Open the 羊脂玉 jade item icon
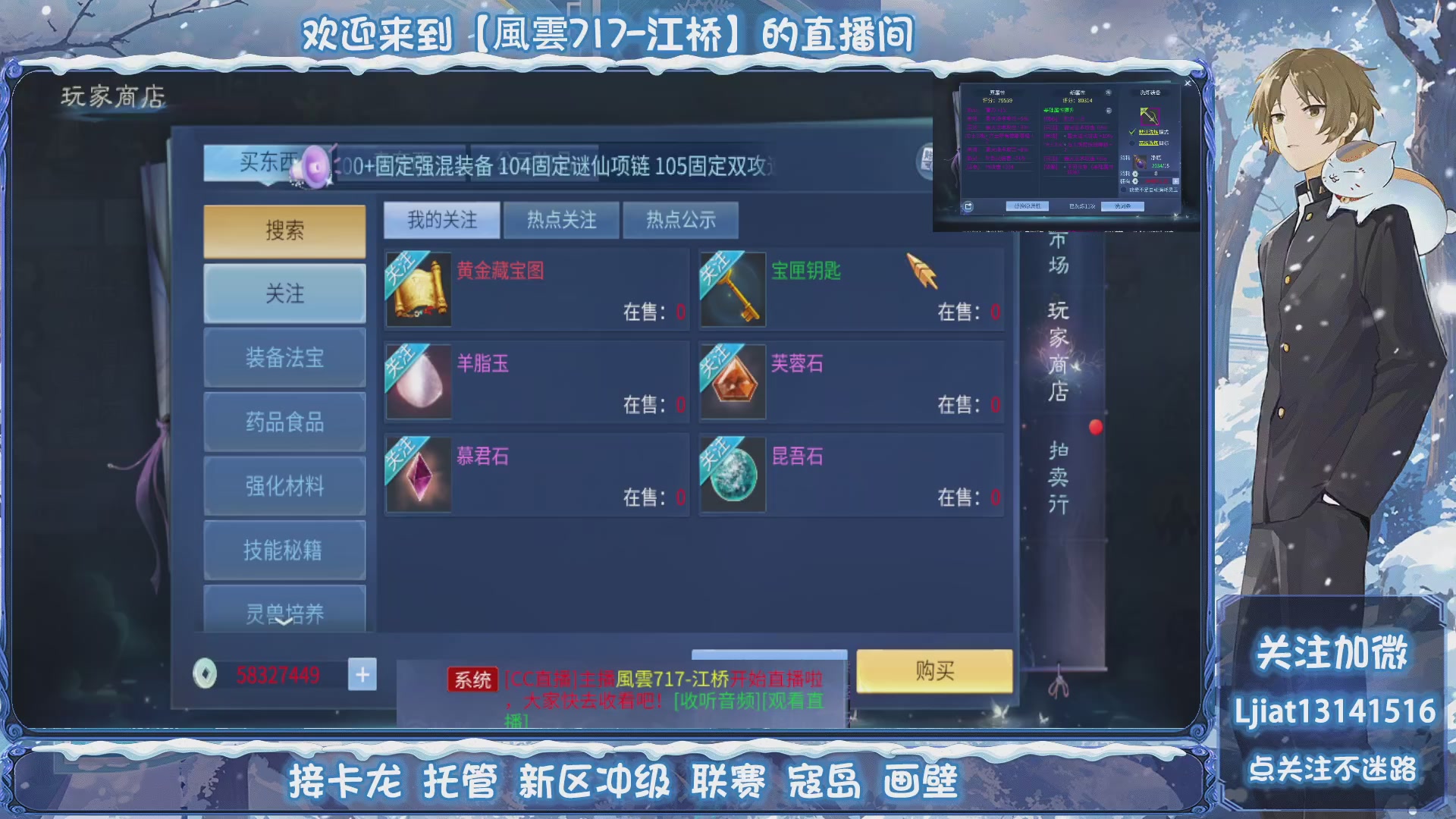Screen dimensions: 1456x819 pyautogui.click(x=419, y=381)
